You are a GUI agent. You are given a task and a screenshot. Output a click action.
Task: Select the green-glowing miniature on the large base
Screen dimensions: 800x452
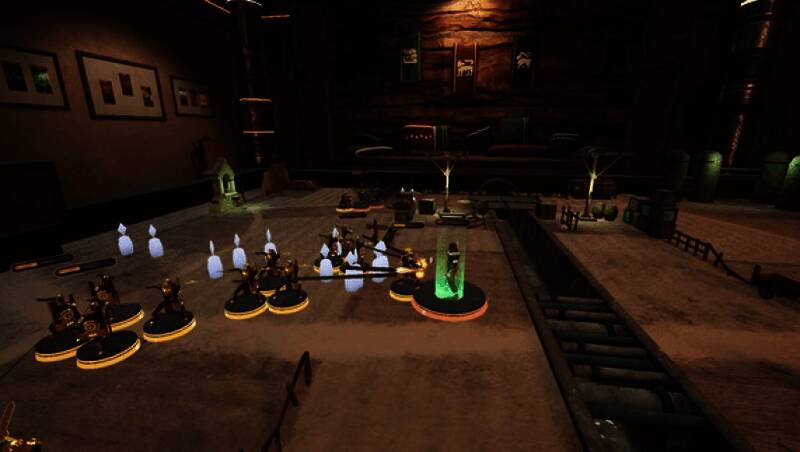click(x=451, y=275)
